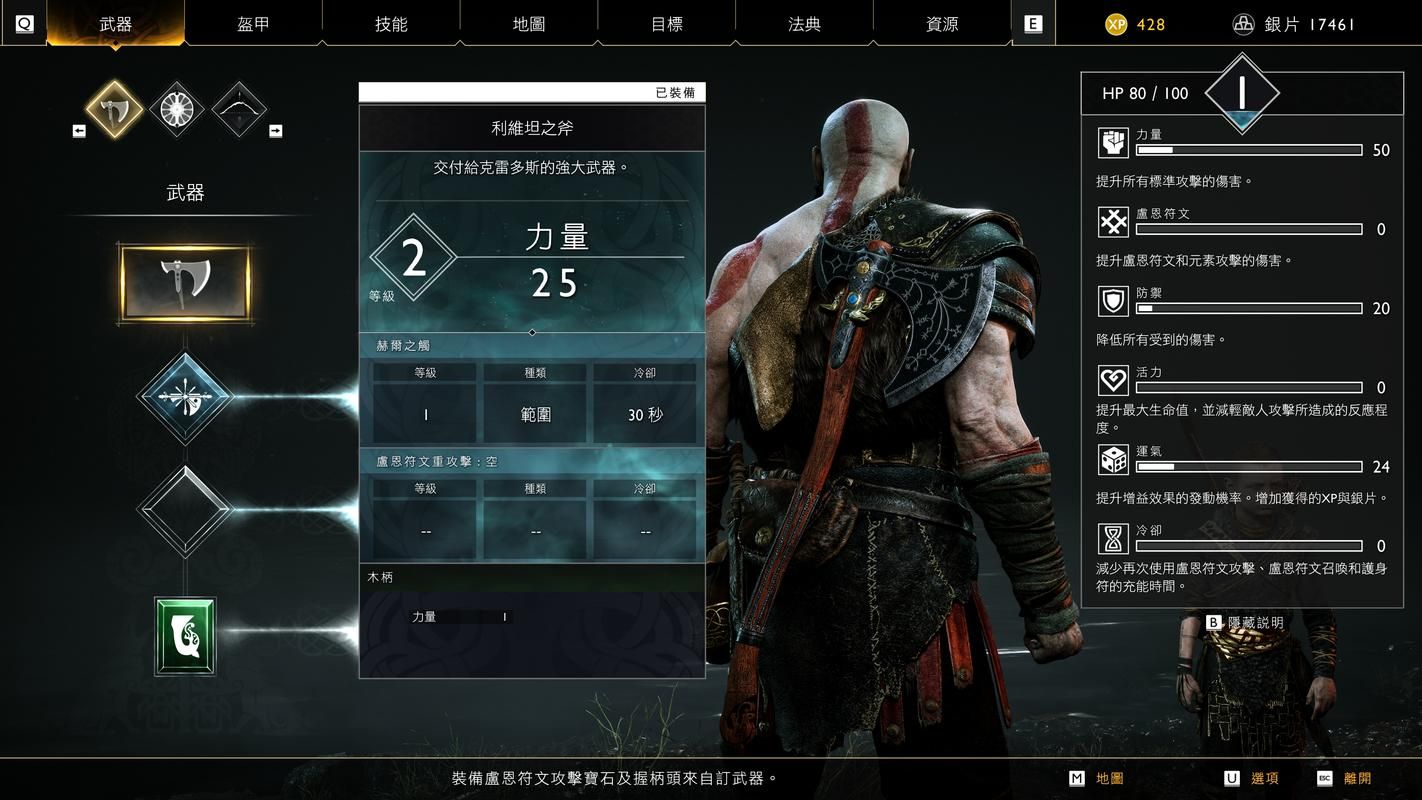Show the 地圖 tab
Screen dimensions: 1422x800
point(529,24)
